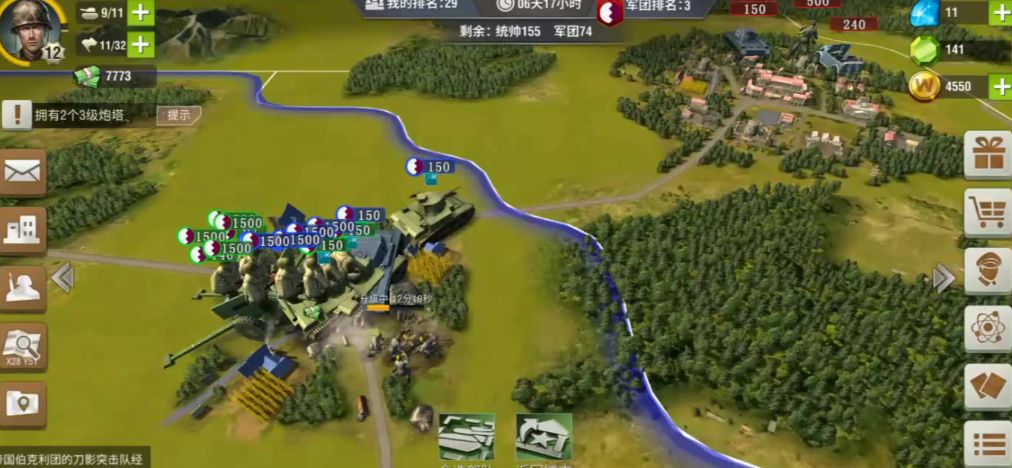Open the list menu icon

pos(988,443)
